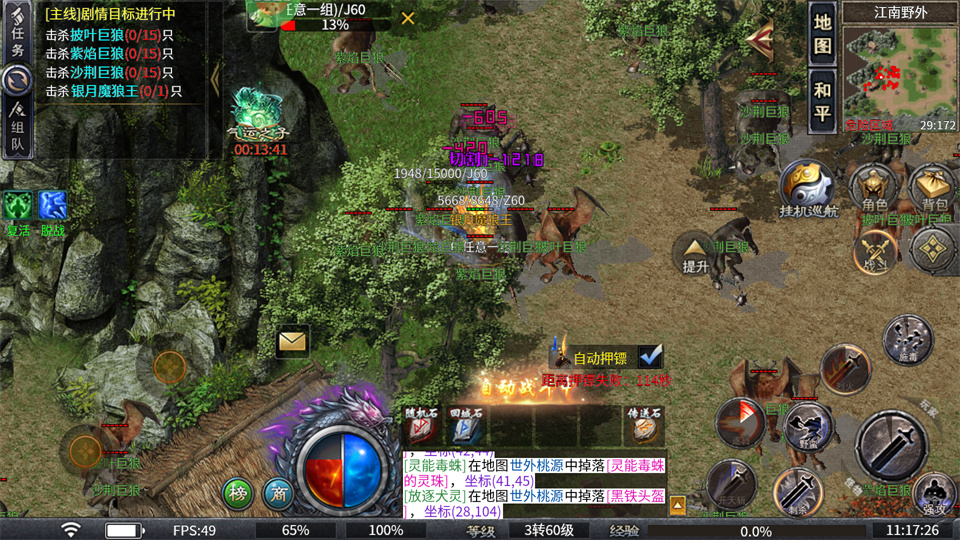The height and width of the screenshot is (540, 960).
Task: Use the 随机石 random stone slot
Action: coord(420,424)
